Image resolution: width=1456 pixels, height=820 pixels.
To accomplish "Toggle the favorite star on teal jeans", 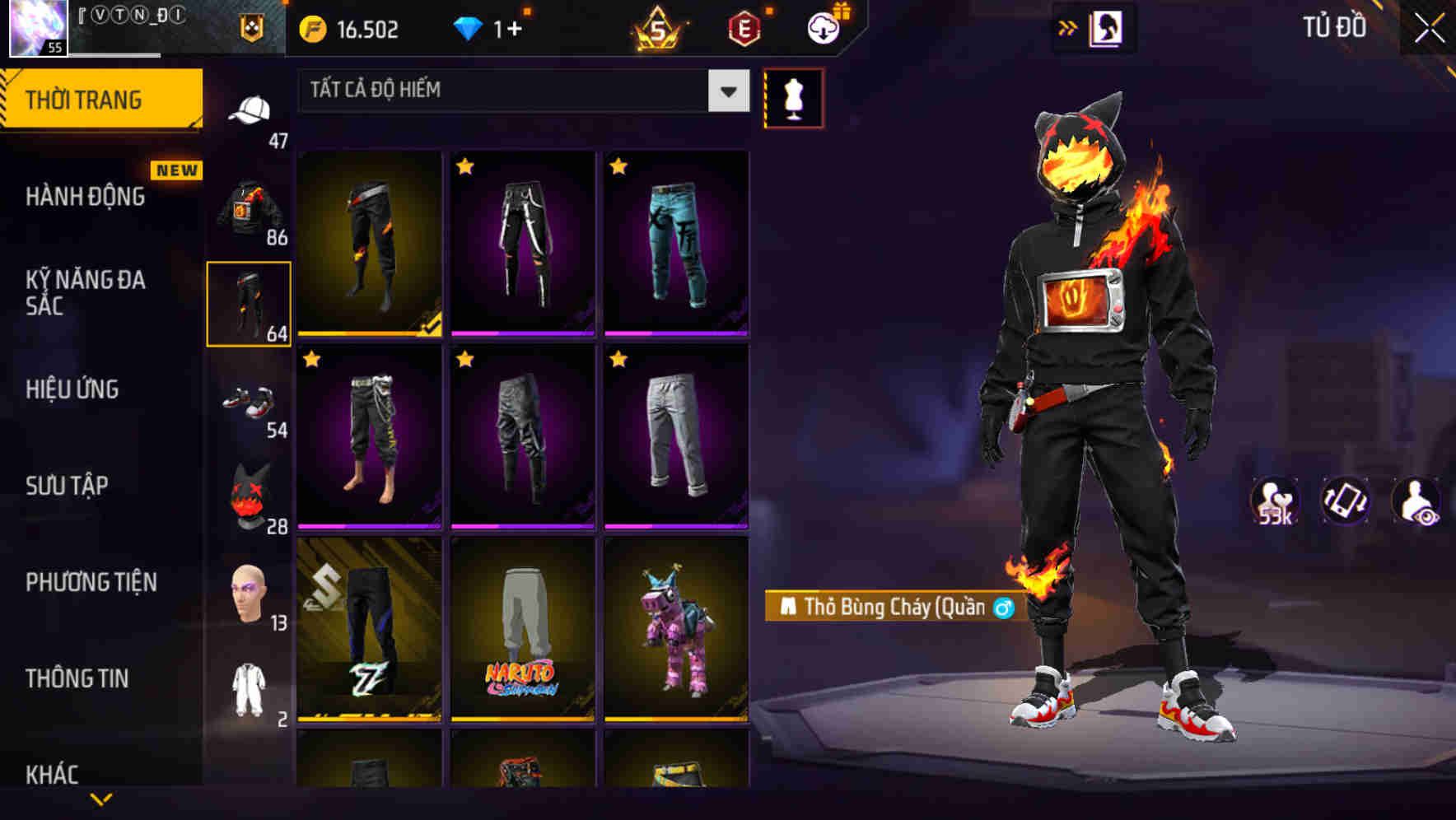I will [618, 165].
